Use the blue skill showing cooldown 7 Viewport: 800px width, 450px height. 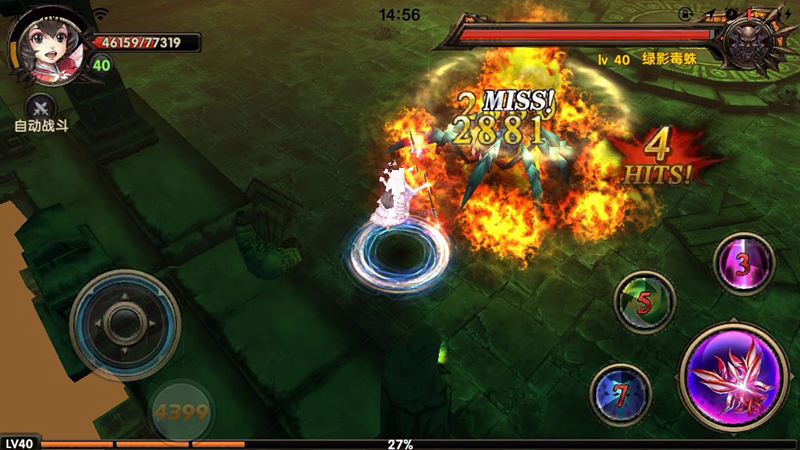(621, 393)
